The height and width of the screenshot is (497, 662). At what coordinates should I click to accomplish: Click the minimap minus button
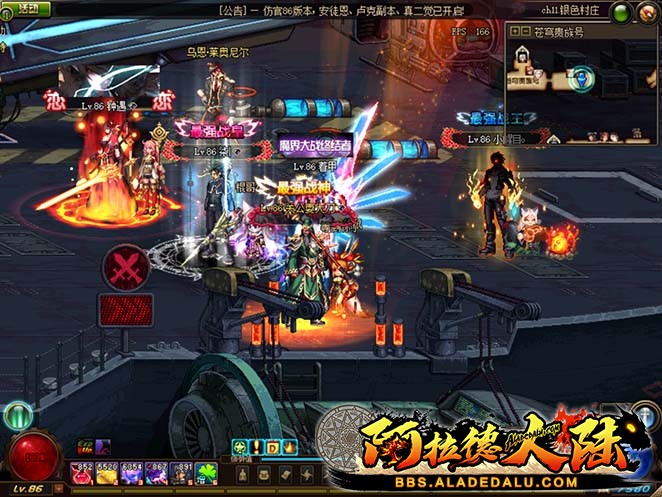point(525,32)
